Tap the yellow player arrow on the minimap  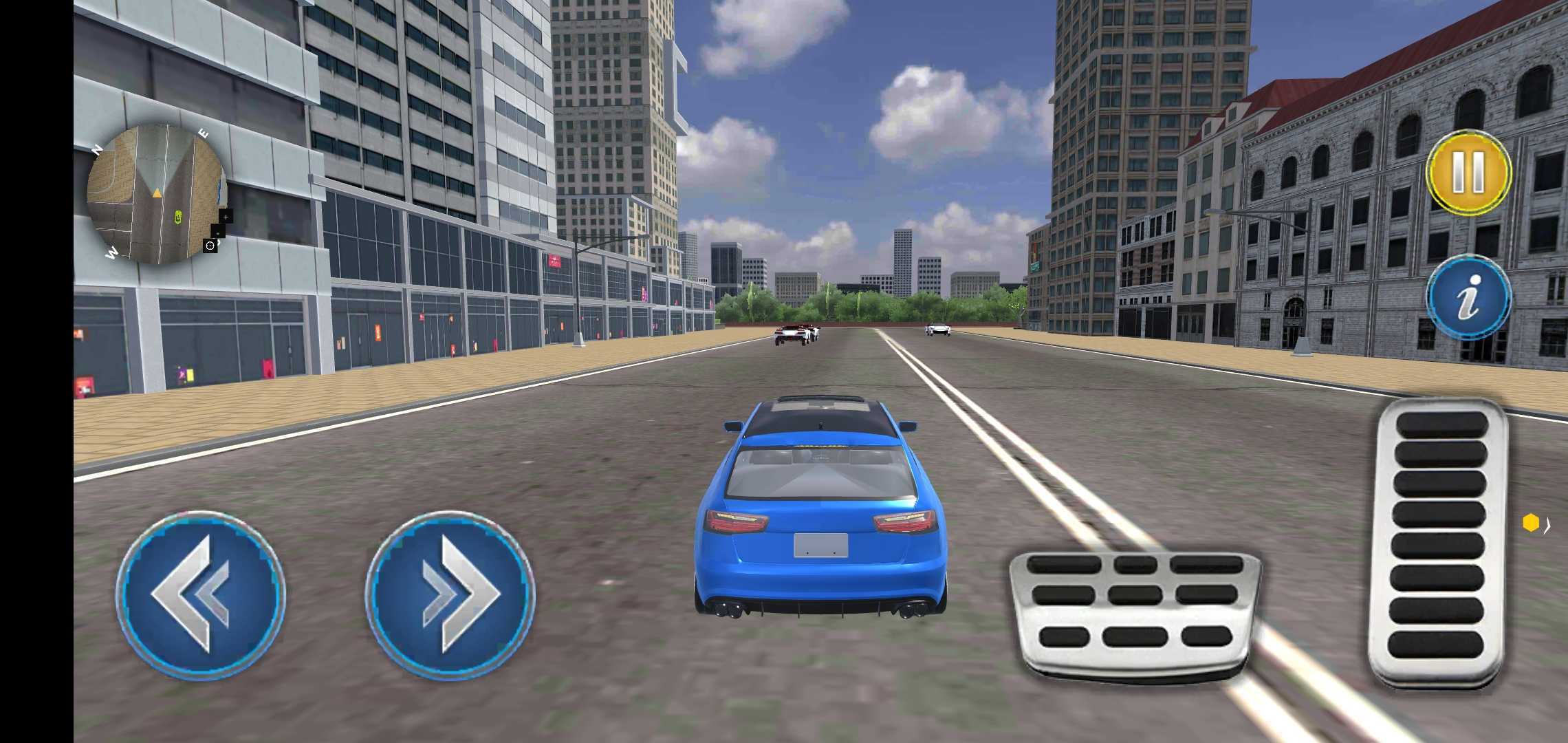pos(157,193)
